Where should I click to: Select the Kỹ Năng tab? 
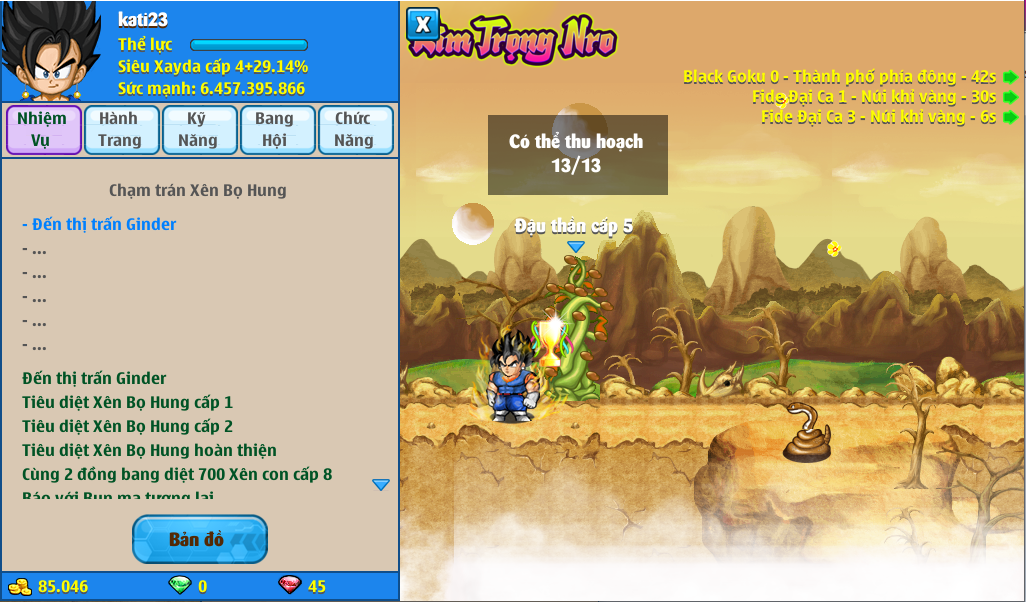coord(198,130)
